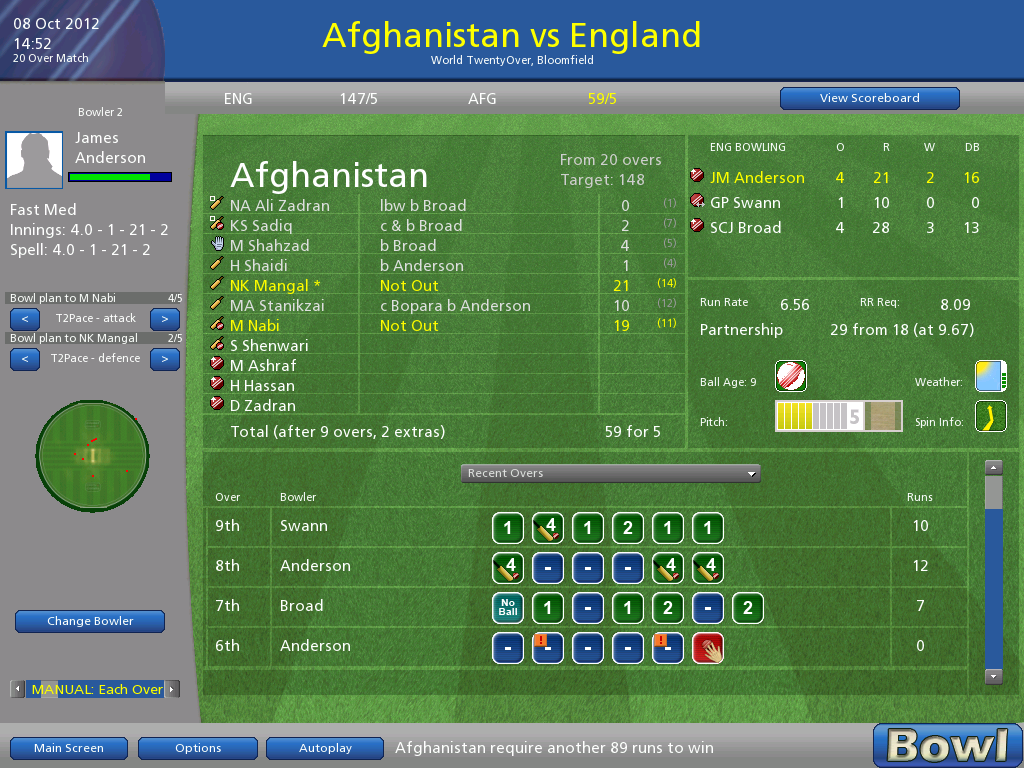This screenshot has height=768, width=1024.
Task: Open the View Scoreboard screen
Action: pyautogui.click(x=869, y=98)
